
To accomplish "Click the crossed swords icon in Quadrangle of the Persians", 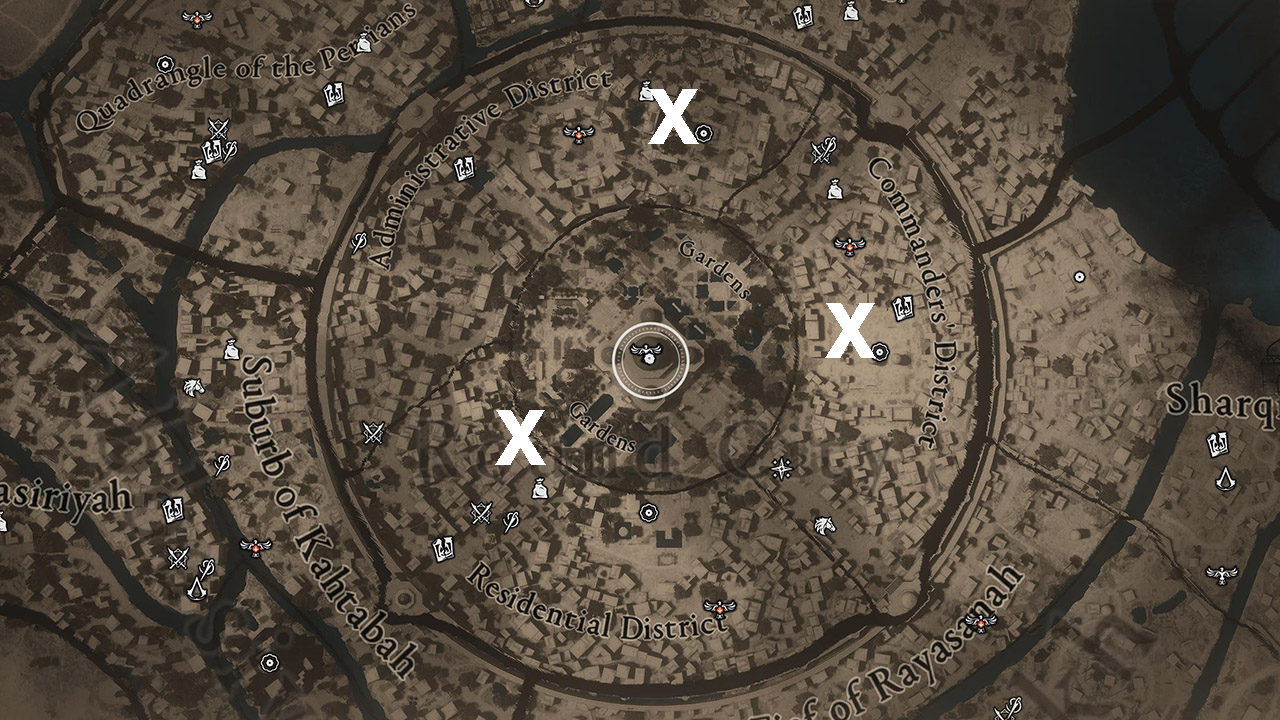I will point(219,128).
